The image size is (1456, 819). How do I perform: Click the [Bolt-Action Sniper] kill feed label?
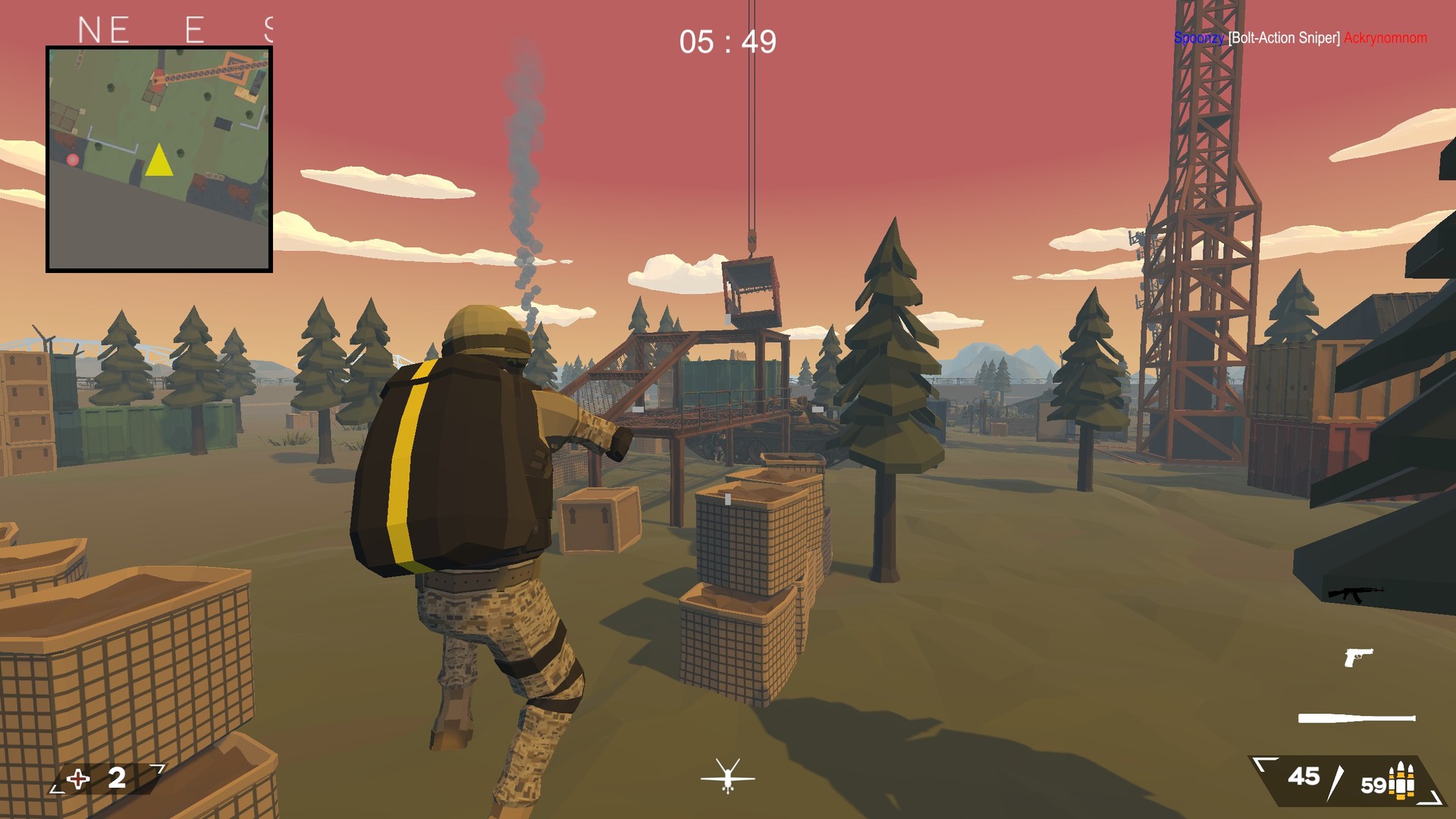pyautogui.click(x=1286, y=37)
